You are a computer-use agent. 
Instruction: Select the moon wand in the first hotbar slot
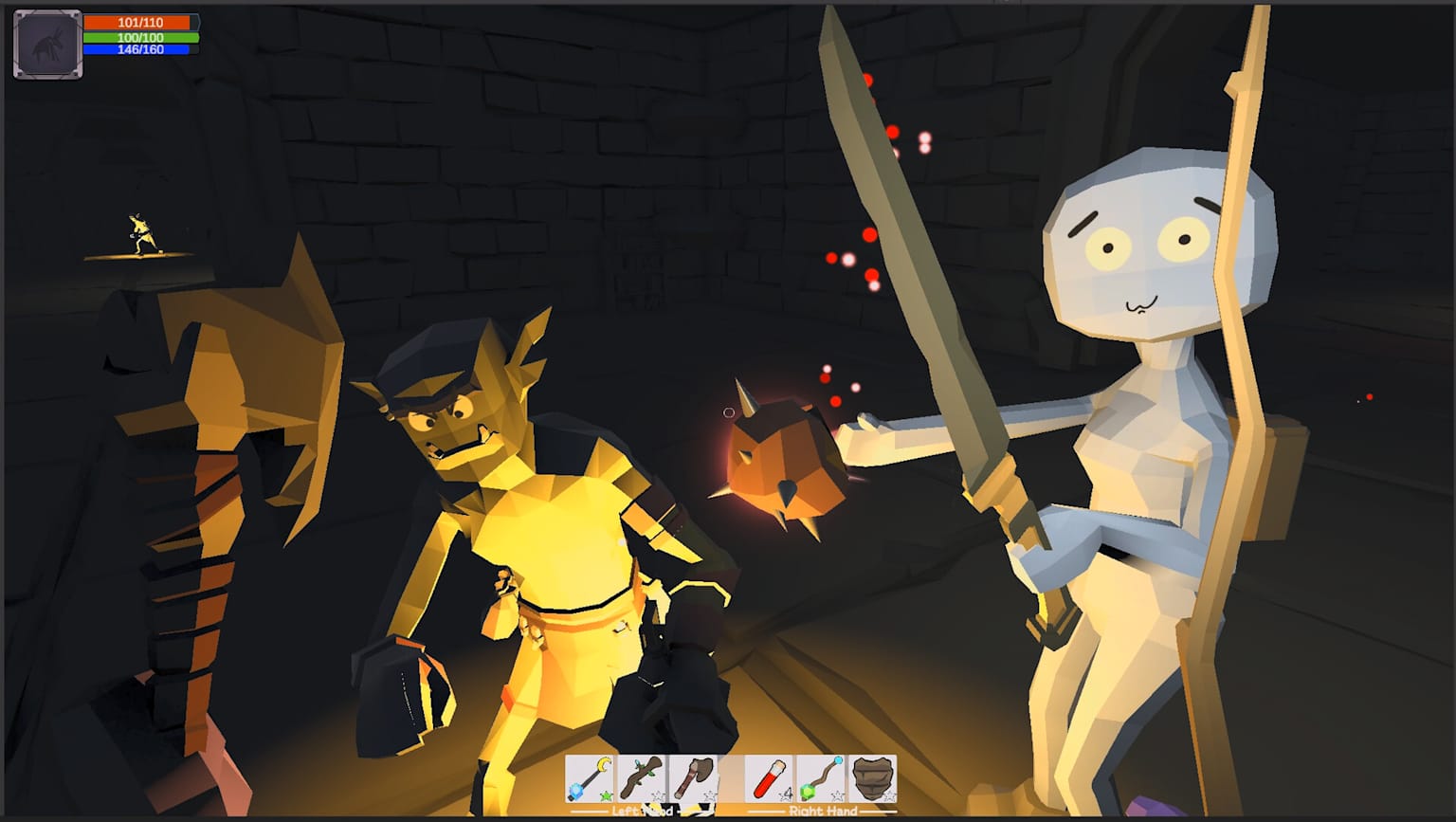(588, 776)
